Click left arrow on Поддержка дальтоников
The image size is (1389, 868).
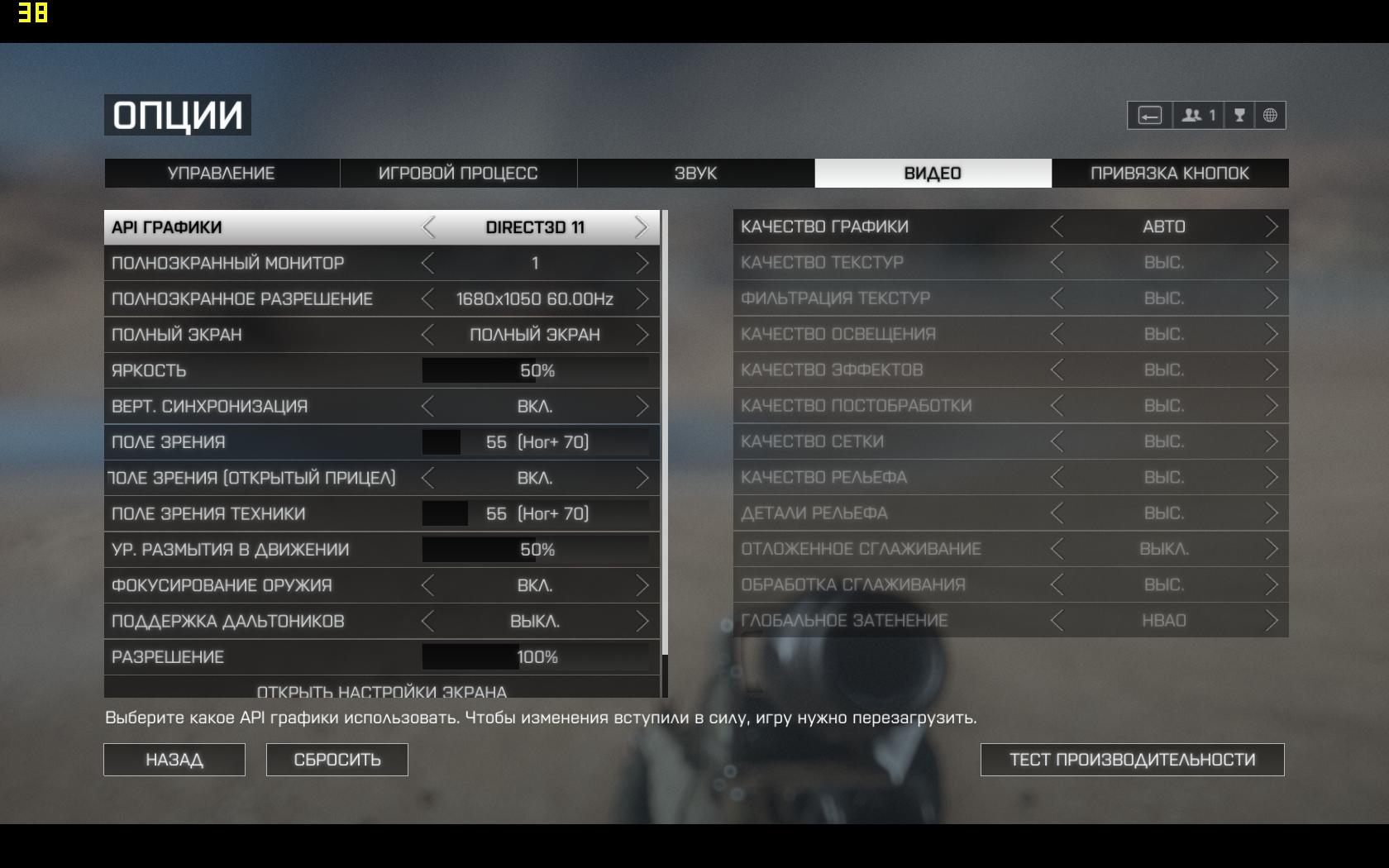click(x=427, y=622)
